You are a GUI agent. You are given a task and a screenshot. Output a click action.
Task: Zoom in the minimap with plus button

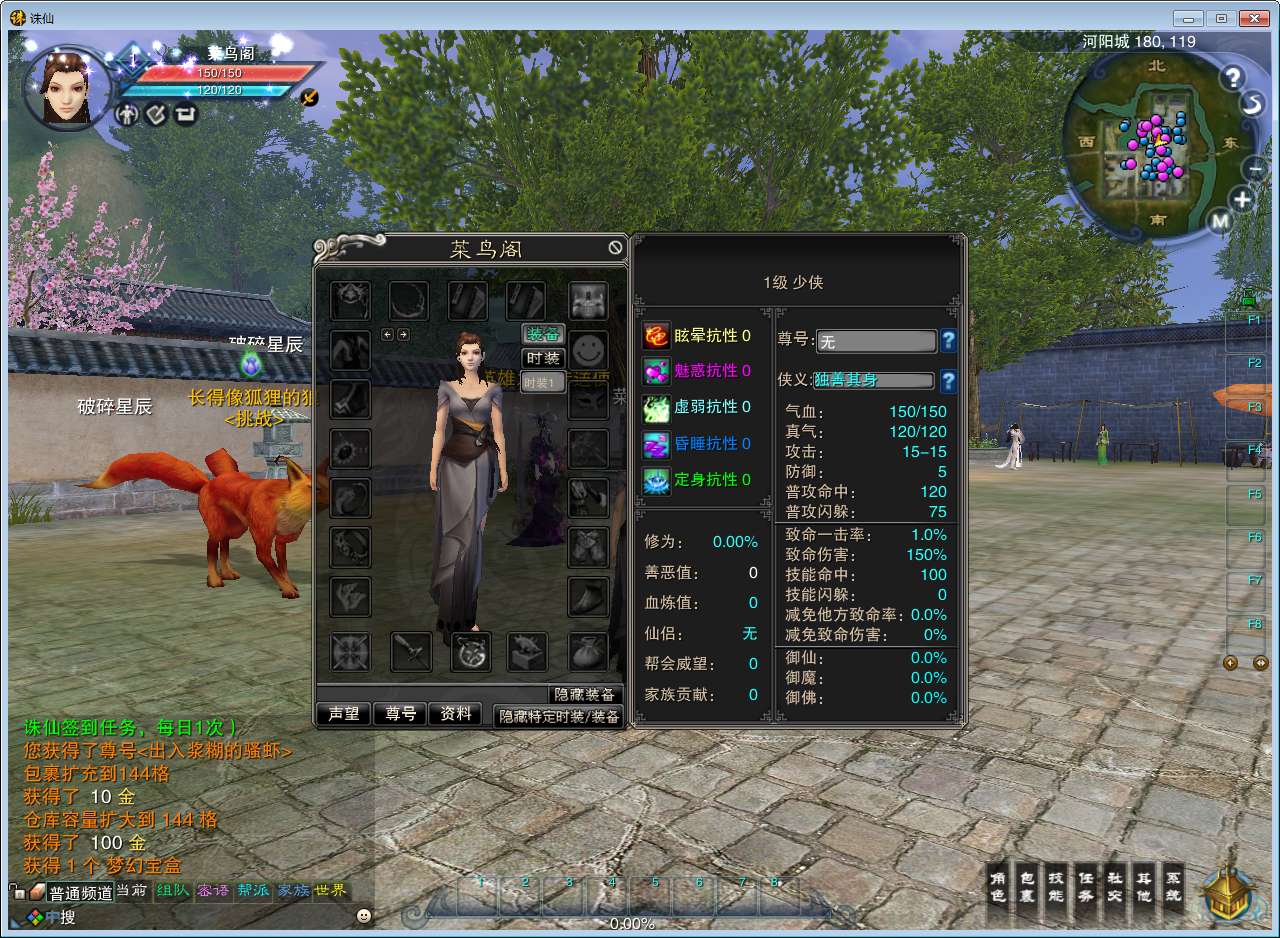tap(1241, 199)
